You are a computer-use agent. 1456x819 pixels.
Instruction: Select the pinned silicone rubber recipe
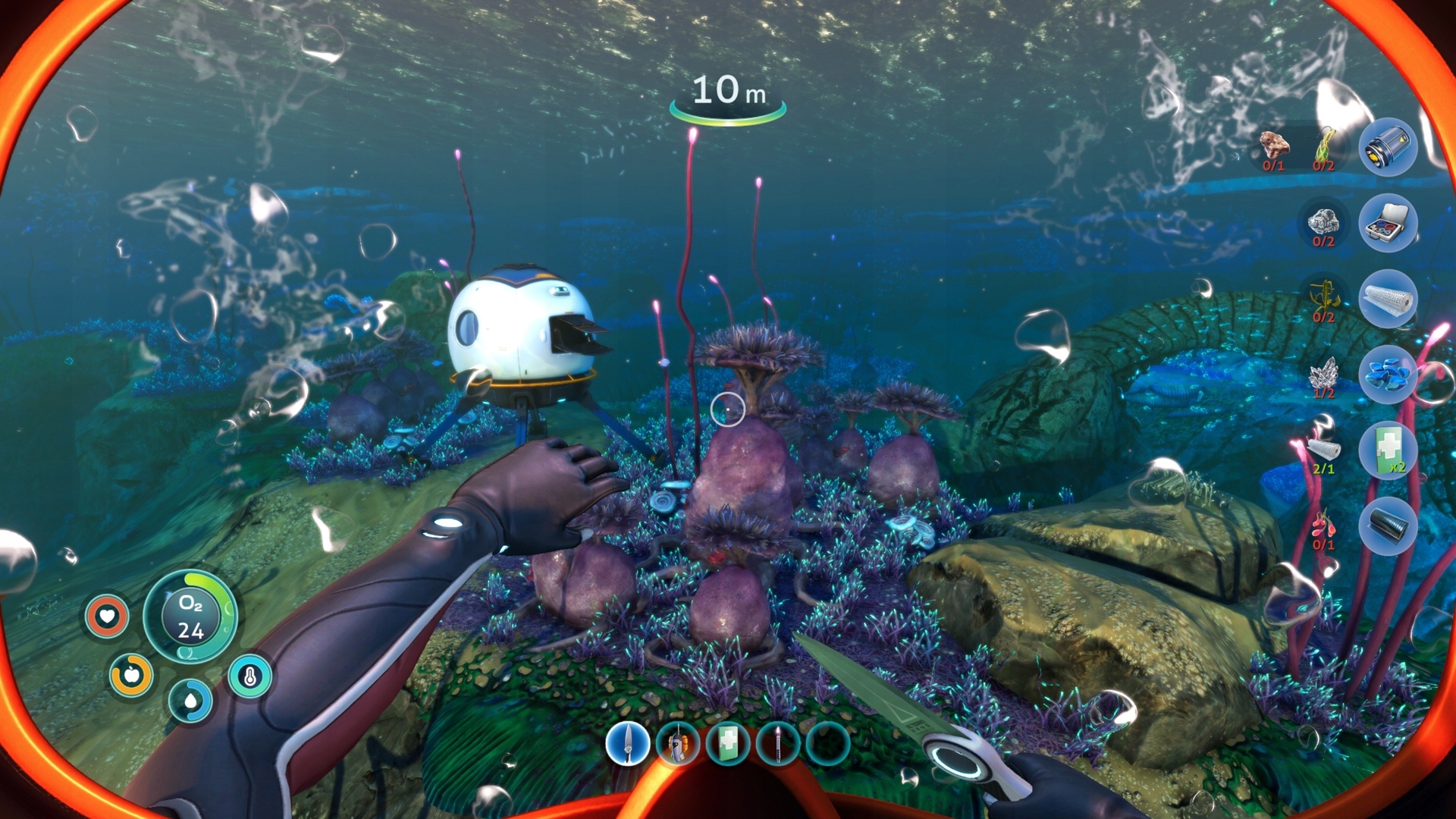pyautogui.click(x=1388, y=526)
